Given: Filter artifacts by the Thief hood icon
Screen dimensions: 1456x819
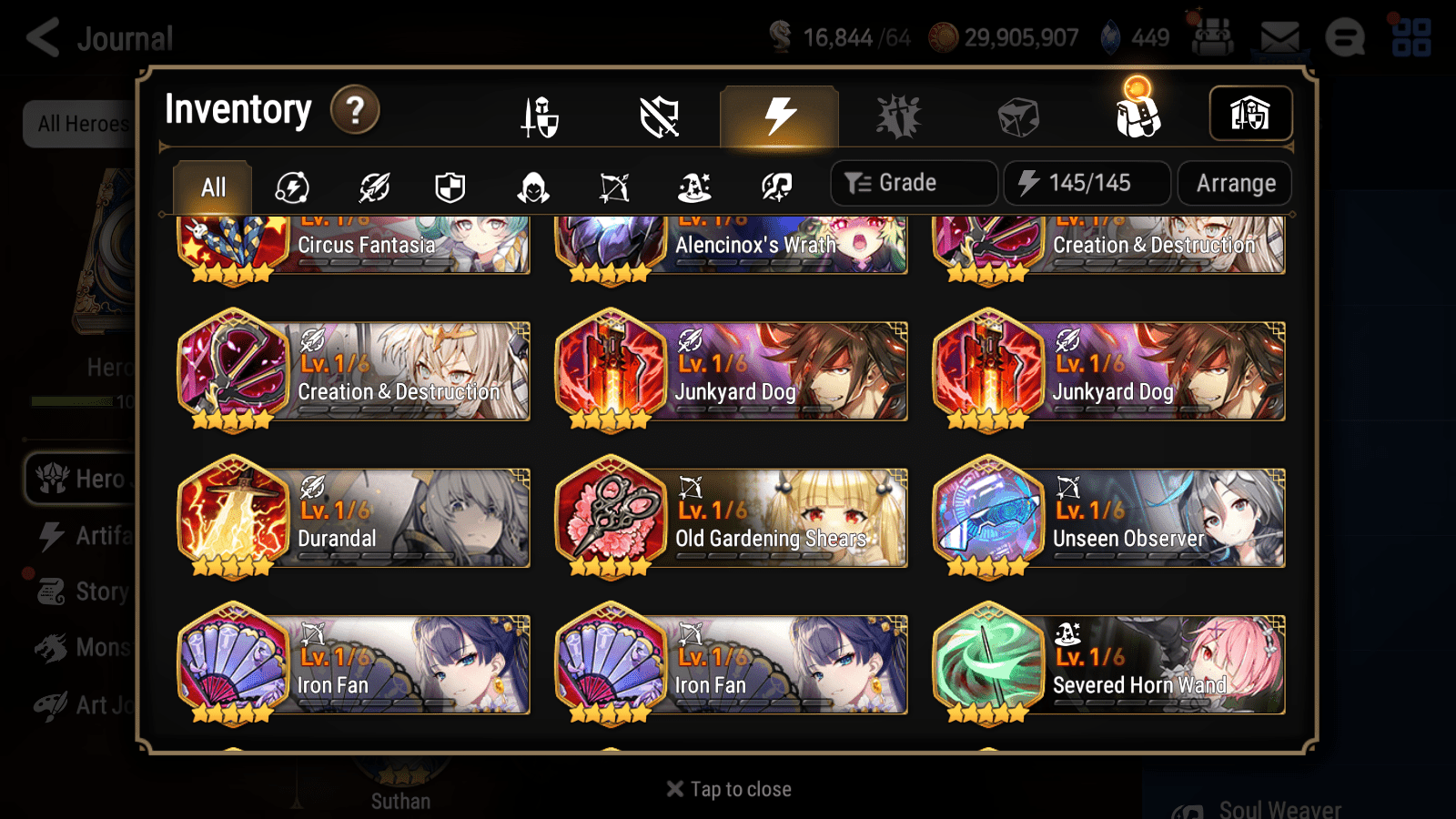Looking at the screenshot, I should tap(531, 187).
